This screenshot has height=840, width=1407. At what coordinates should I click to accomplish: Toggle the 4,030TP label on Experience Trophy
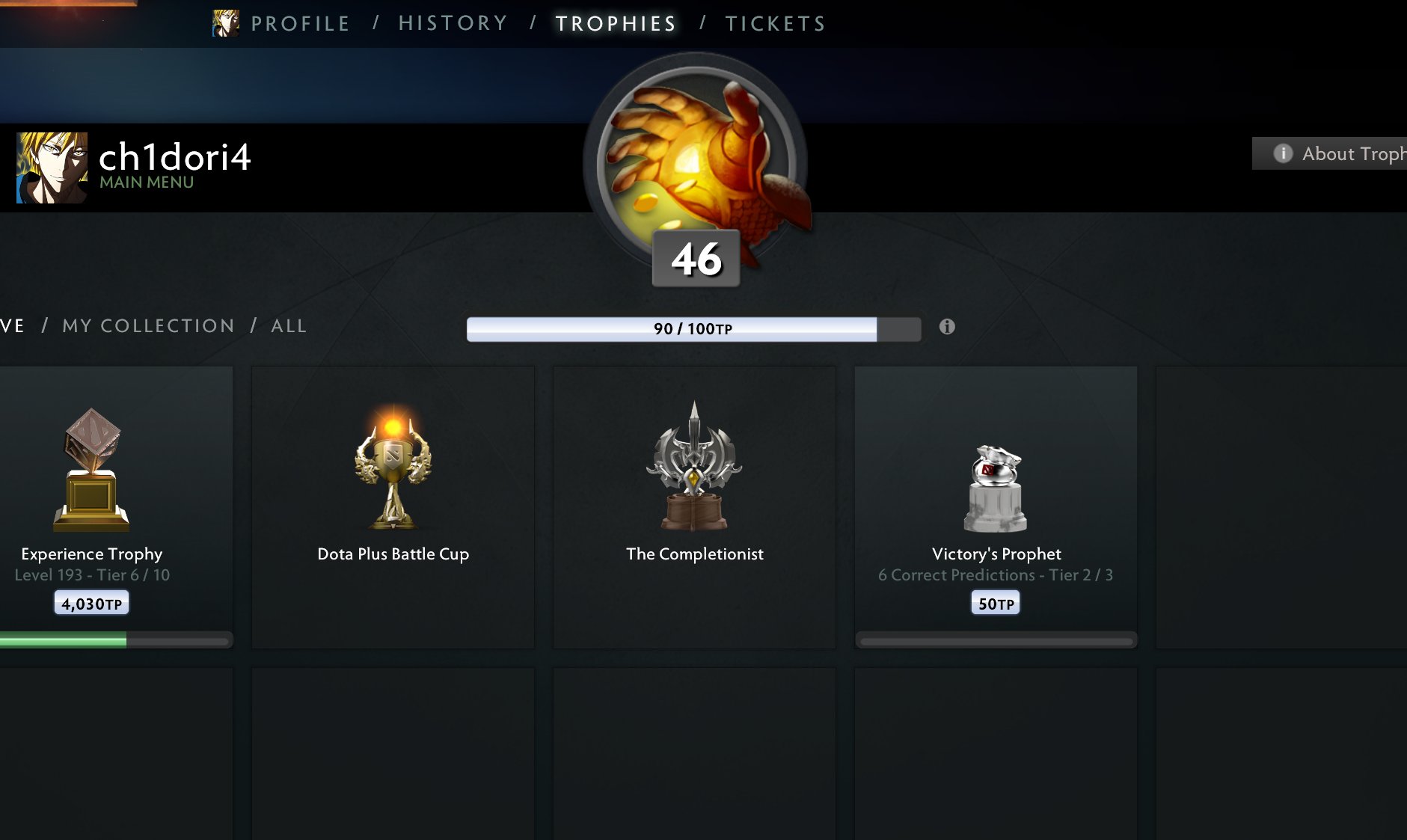pos(91,601)
